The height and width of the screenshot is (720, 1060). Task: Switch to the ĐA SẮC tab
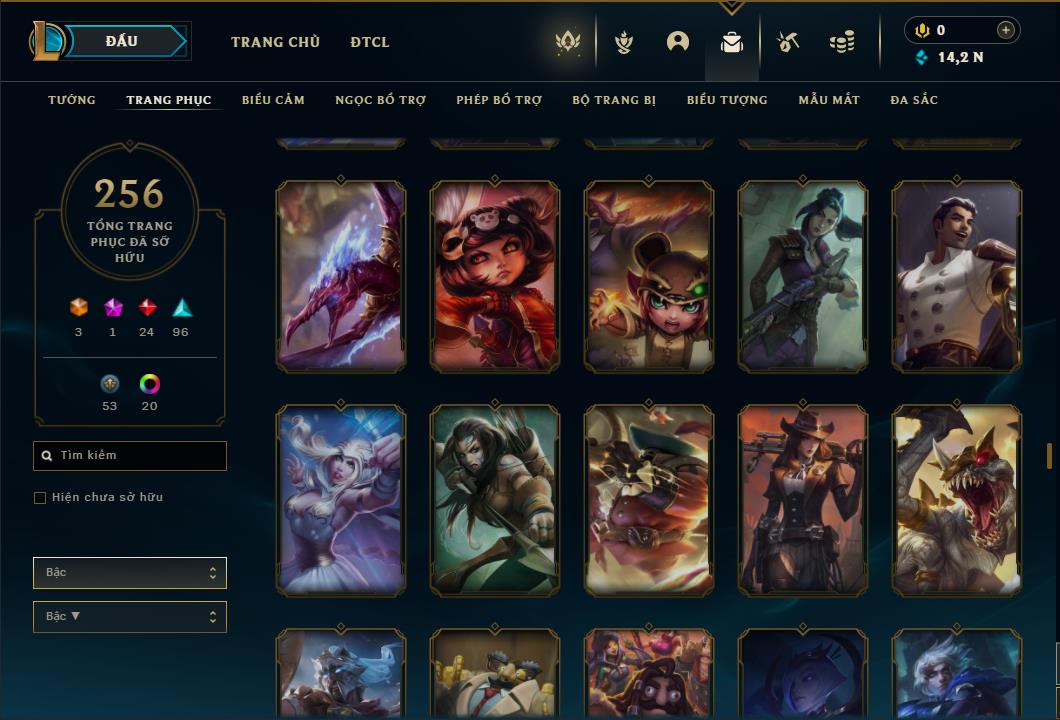(x=914, y=100)
